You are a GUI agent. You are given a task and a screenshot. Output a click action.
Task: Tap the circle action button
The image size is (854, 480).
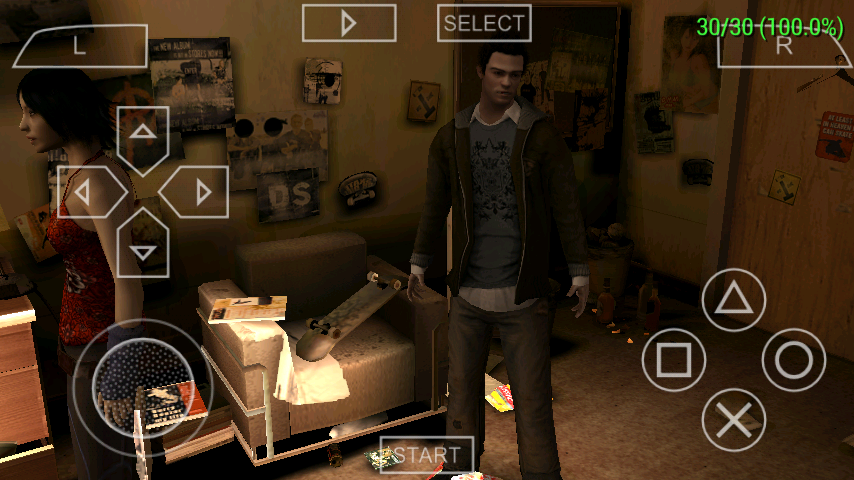pos(794,360)
